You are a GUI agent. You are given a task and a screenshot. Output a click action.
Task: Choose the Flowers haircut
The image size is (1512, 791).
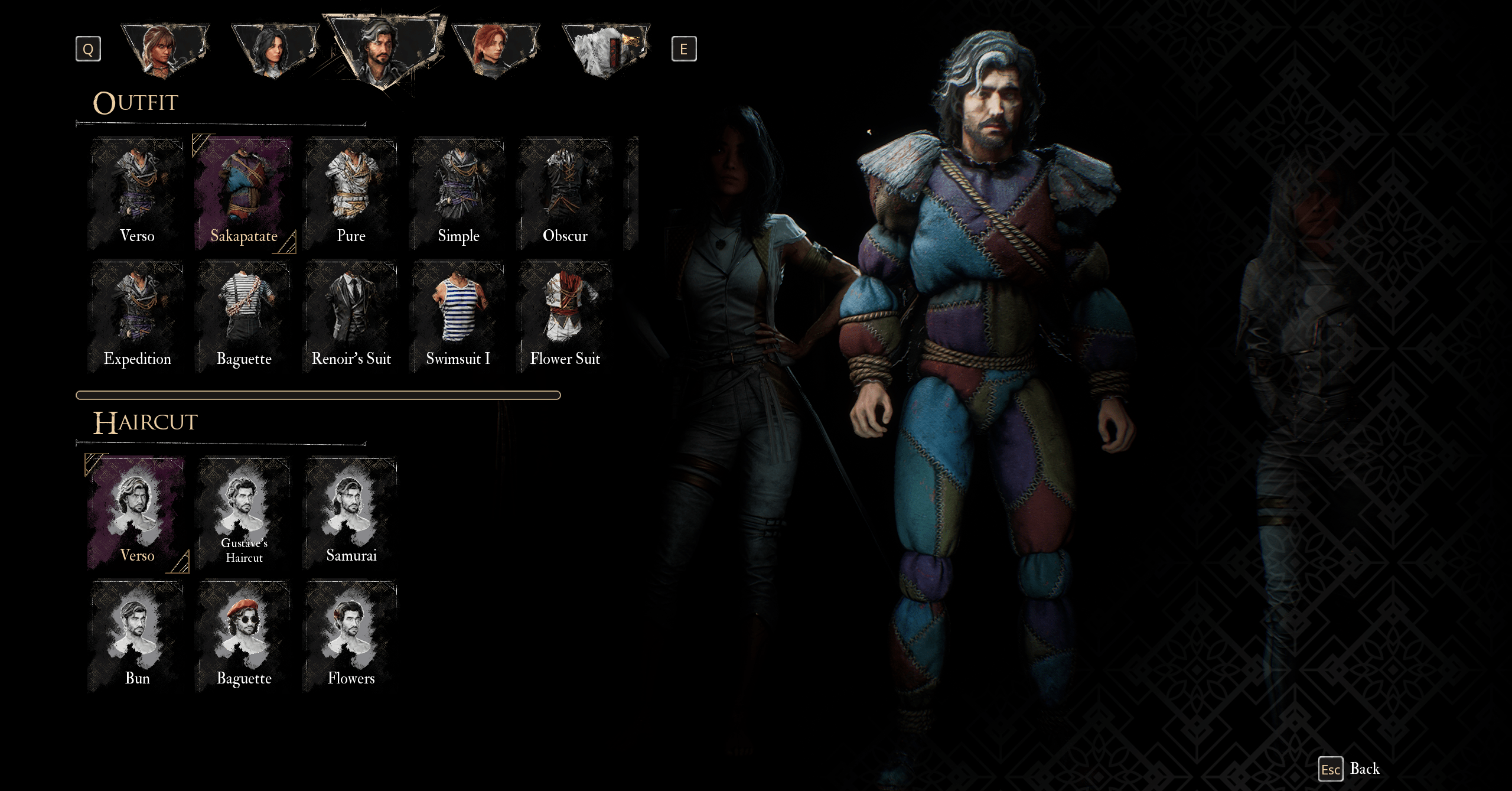click(x=351, y=636)
